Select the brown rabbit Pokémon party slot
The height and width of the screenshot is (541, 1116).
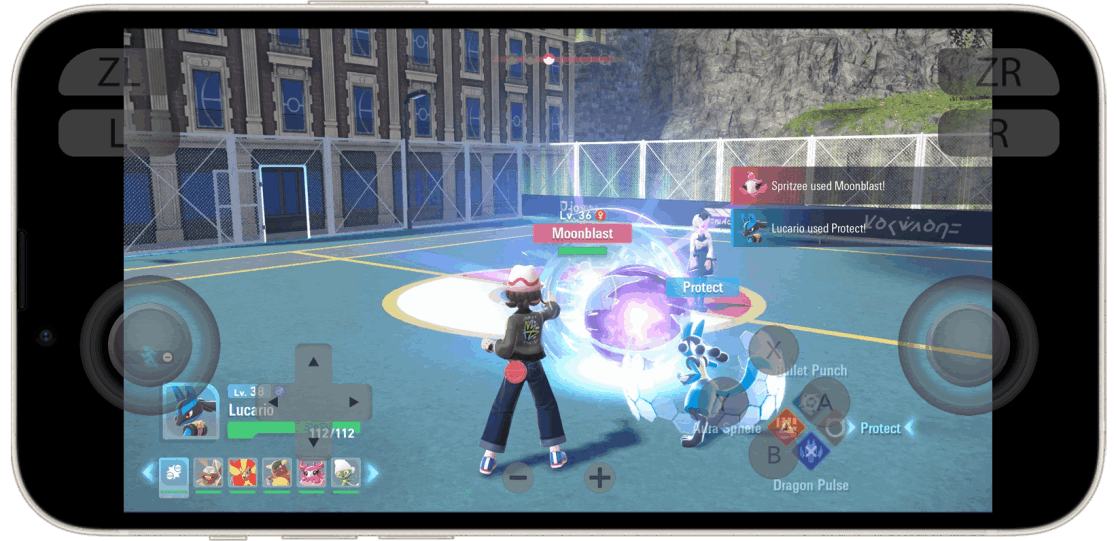pyautogui.click(x=208, y=472)
